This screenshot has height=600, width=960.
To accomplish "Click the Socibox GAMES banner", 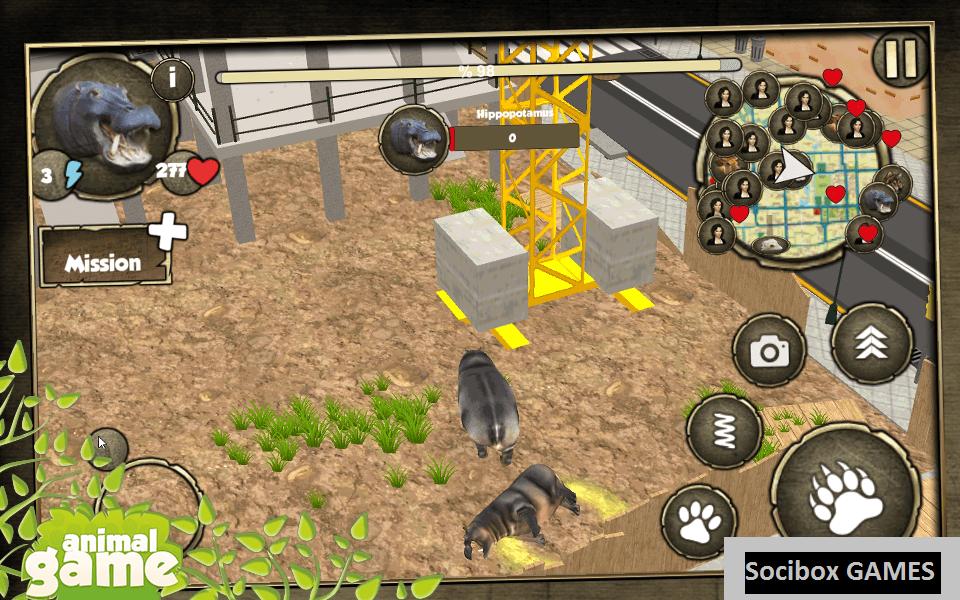I will tap(841, 571).
